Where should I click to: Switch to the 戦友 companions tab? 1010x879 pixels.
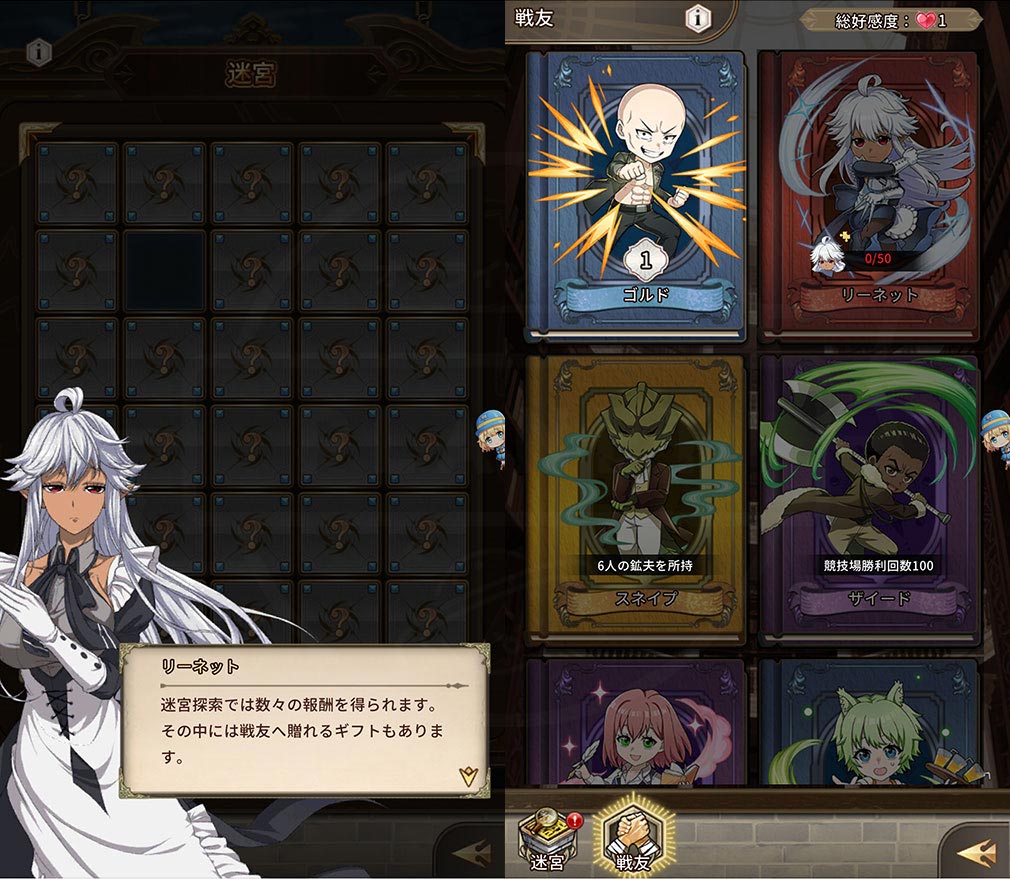[x=635, y=840]
